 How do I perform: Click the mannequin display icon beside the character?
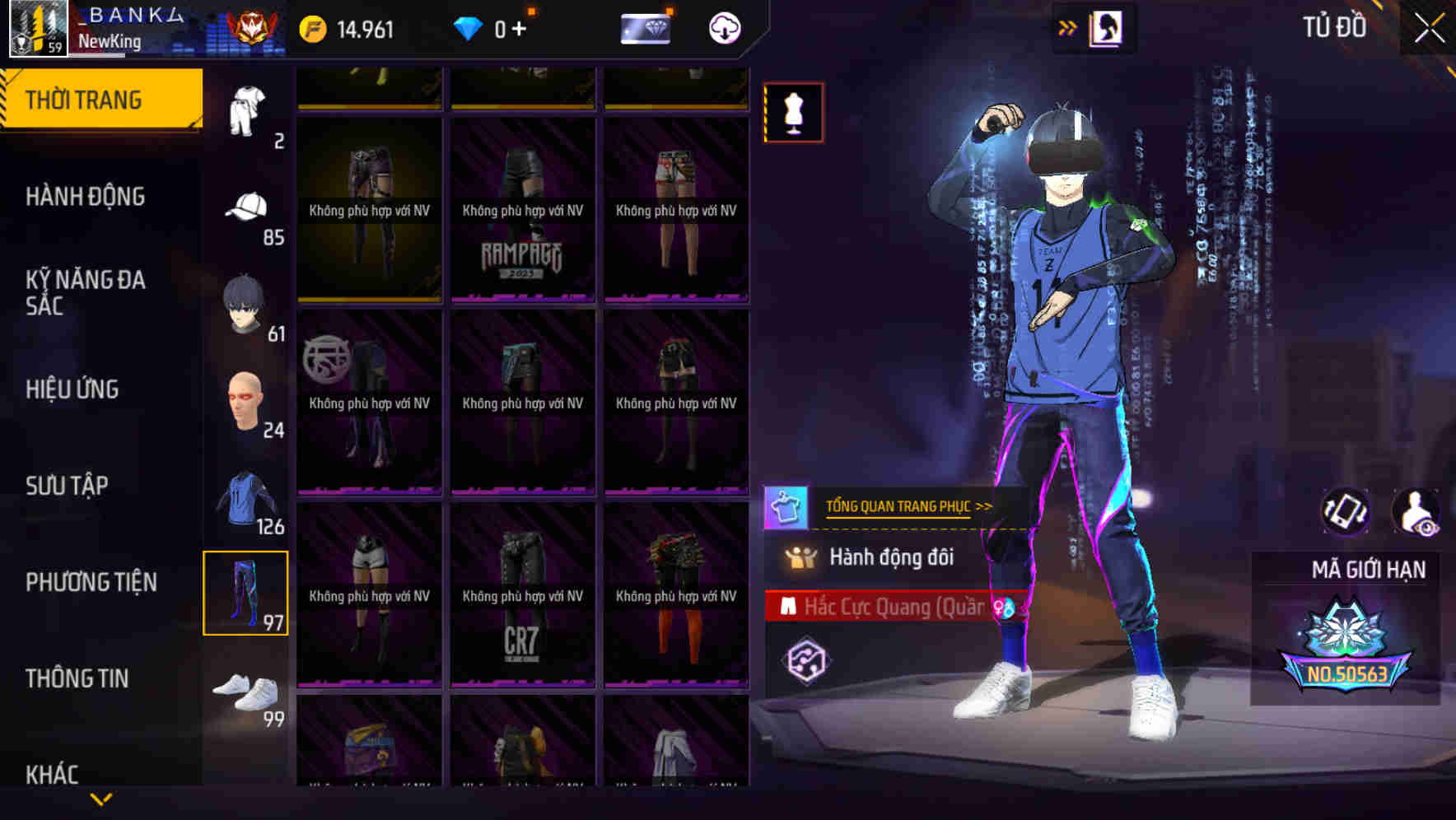pos(792,113)
